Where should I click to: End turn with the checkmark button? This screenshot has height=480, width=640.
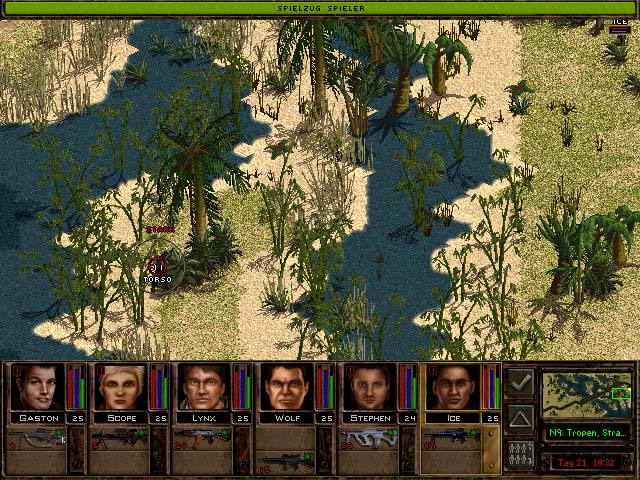[520, 382]
